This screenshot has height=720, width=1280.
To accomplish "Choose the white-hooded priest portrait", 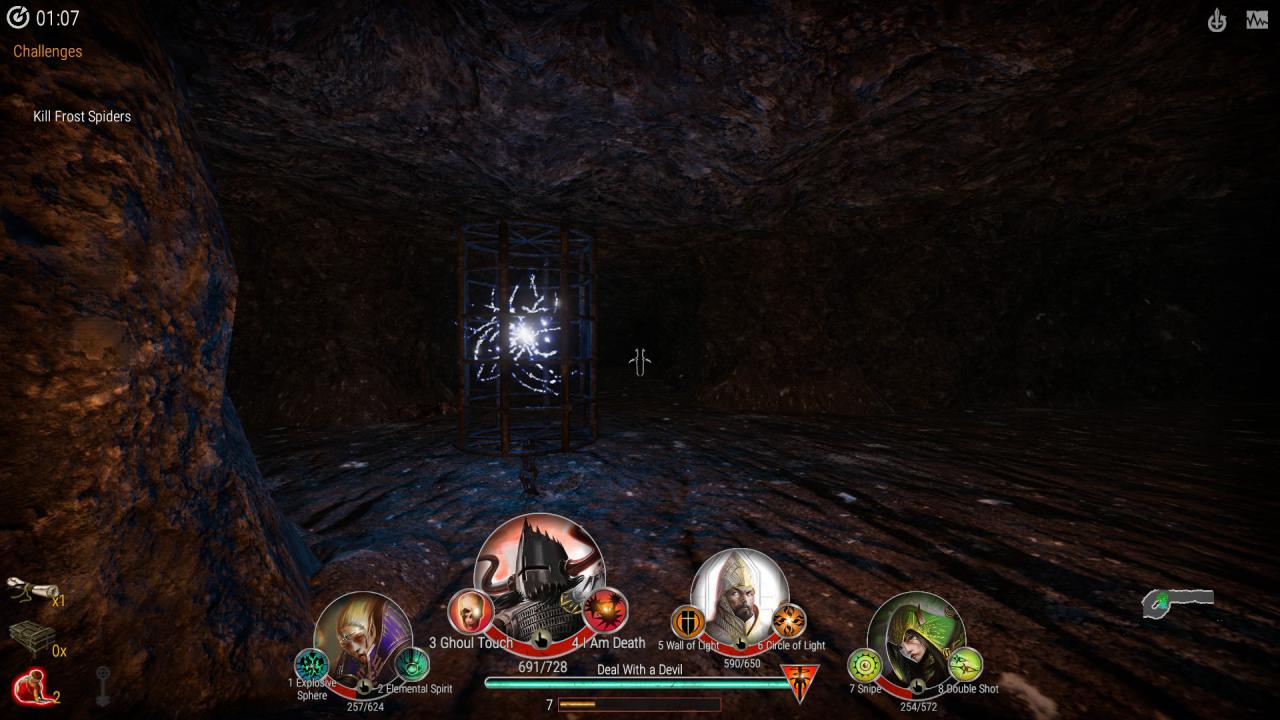I will coord(739,595).
